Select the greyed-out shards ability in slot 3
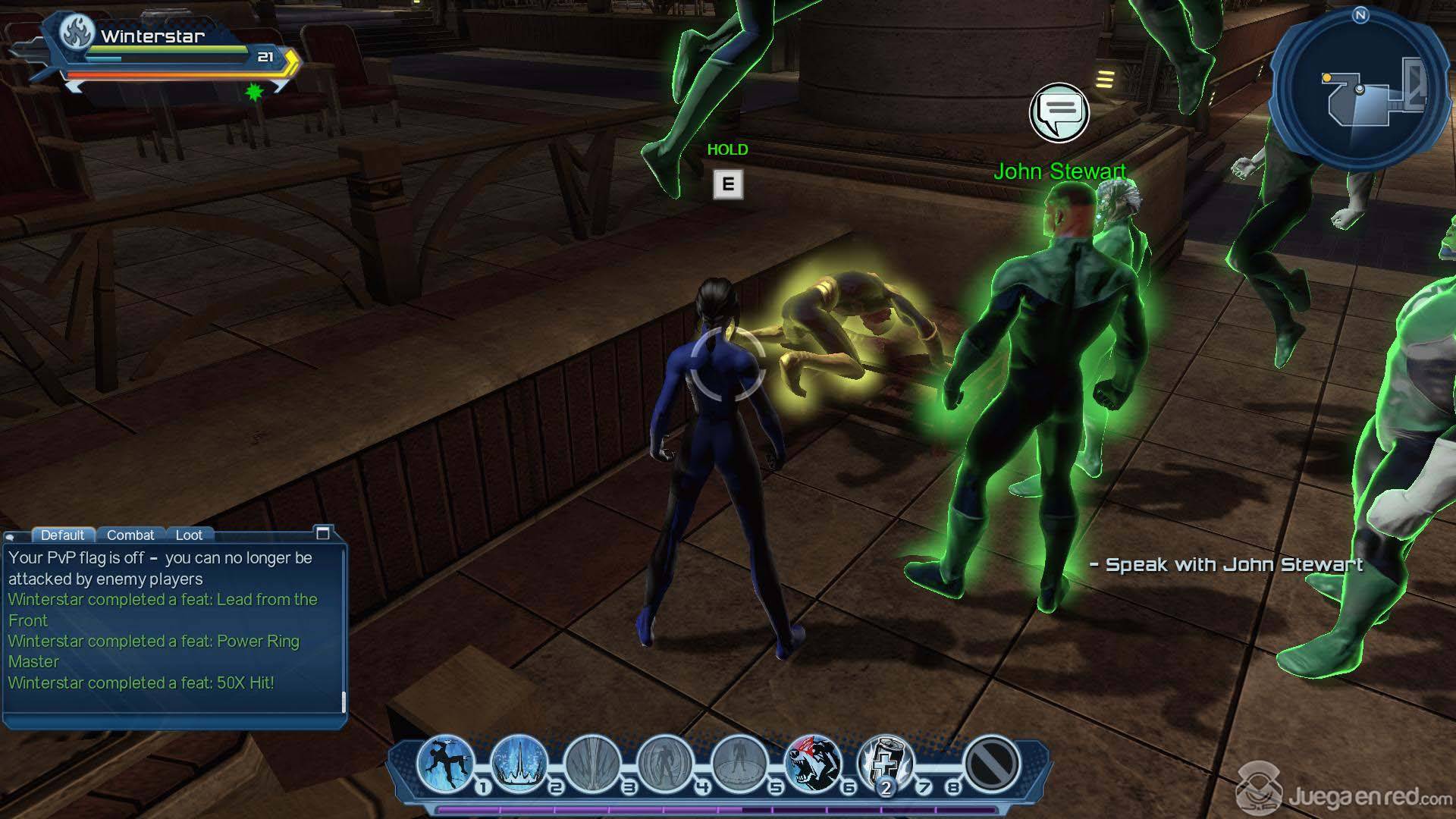 [592, 762]
